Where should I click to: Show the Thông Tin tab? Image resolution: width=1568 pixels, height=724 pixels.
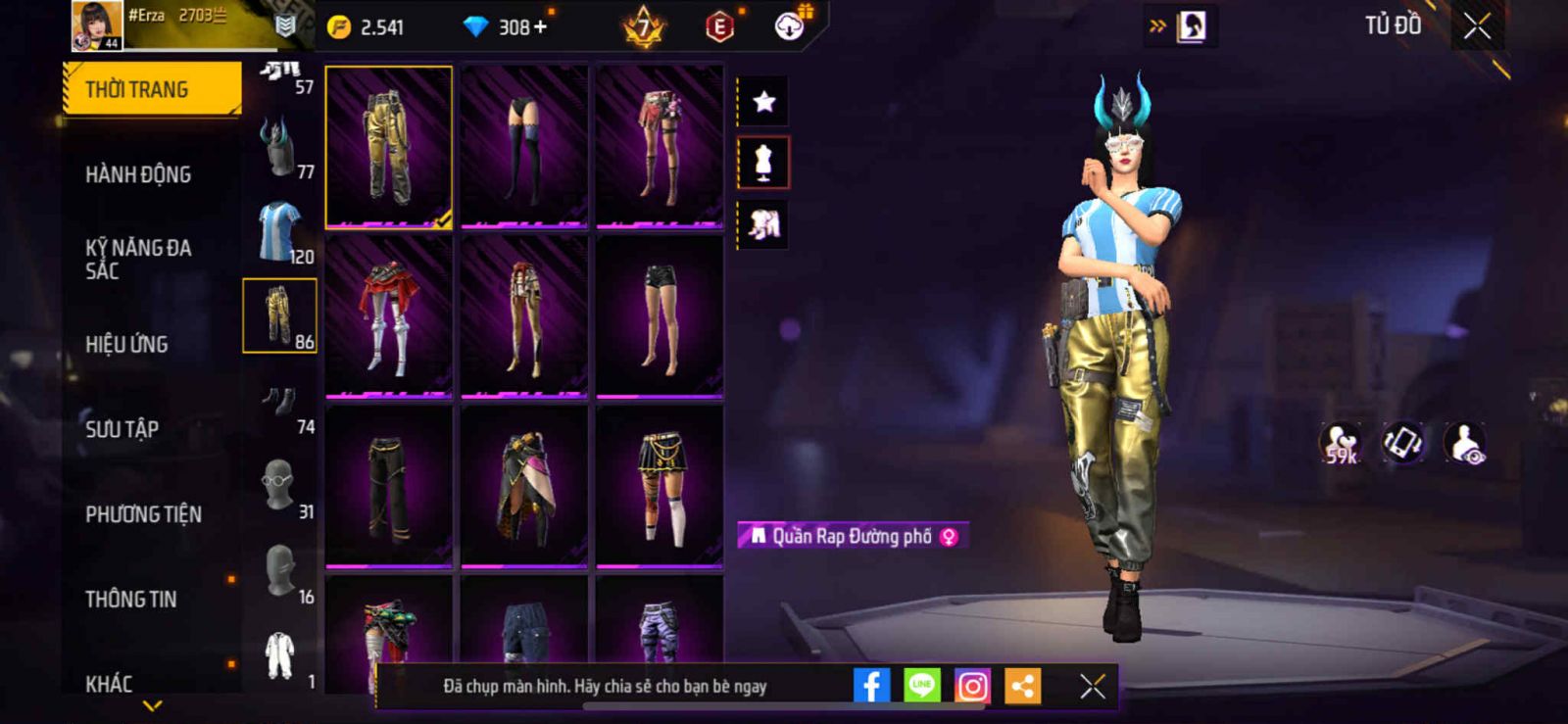click(130, 599)
